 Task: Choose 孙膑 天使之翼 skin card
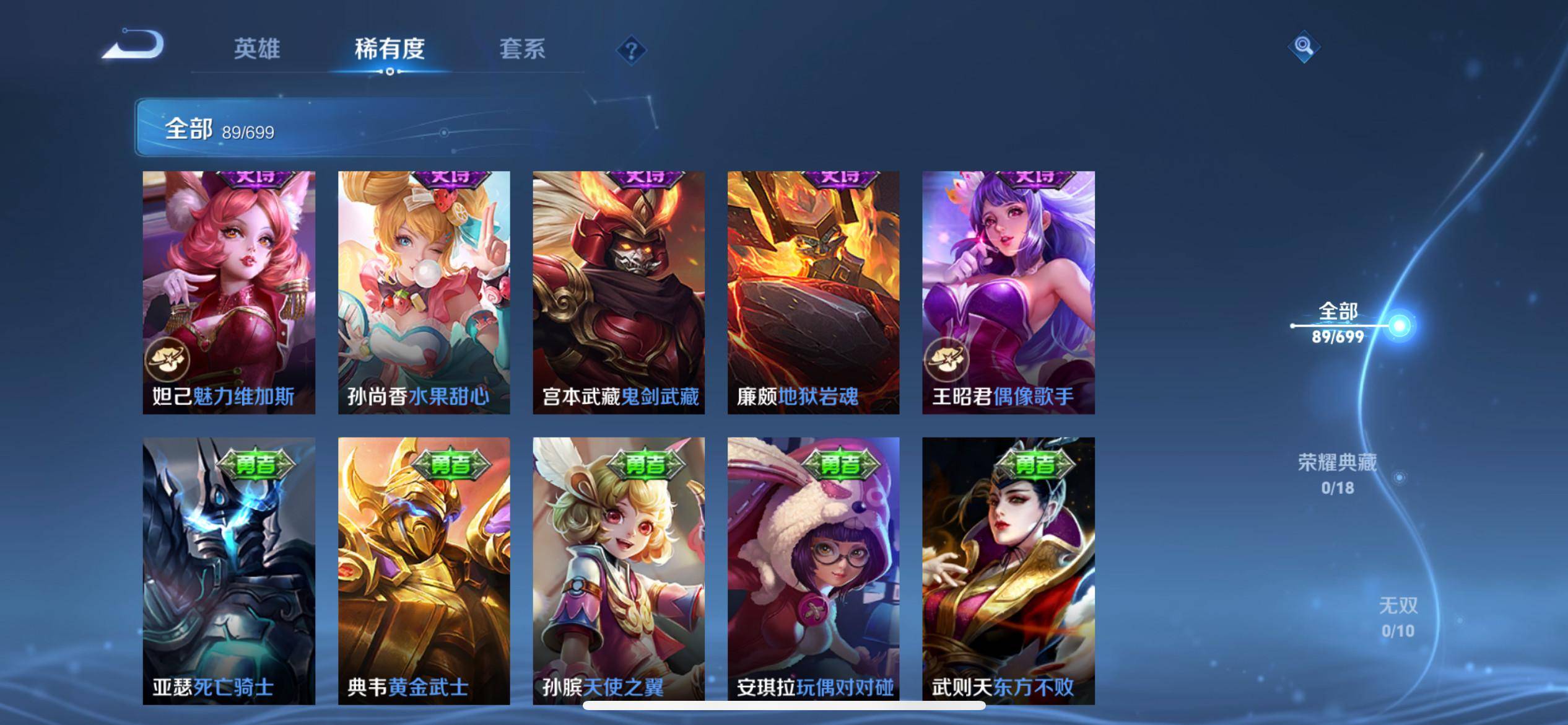619,570
